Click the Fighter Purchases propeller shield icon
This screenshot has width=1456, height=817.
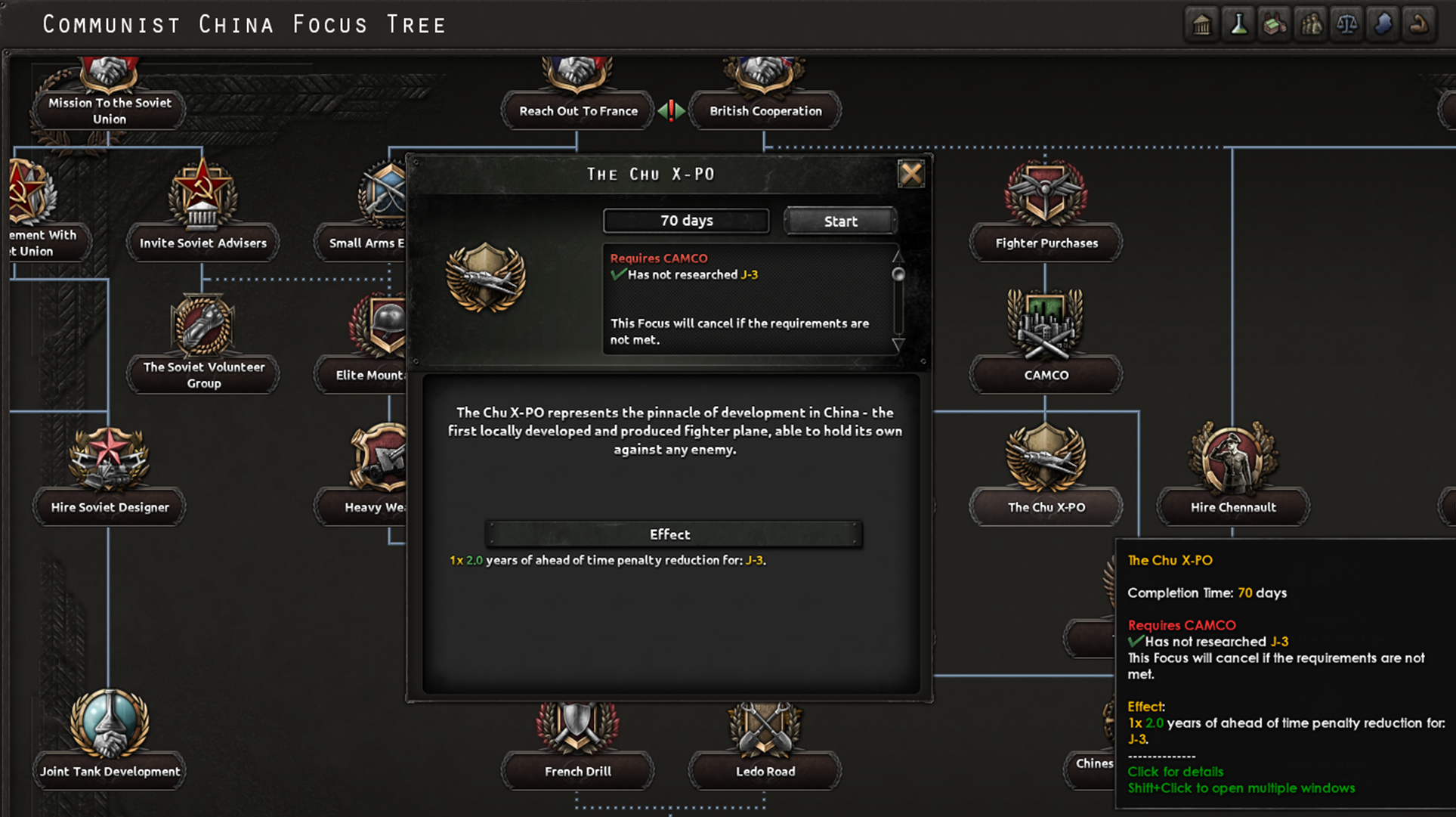pyautogui.click(x=1046, y=194)
